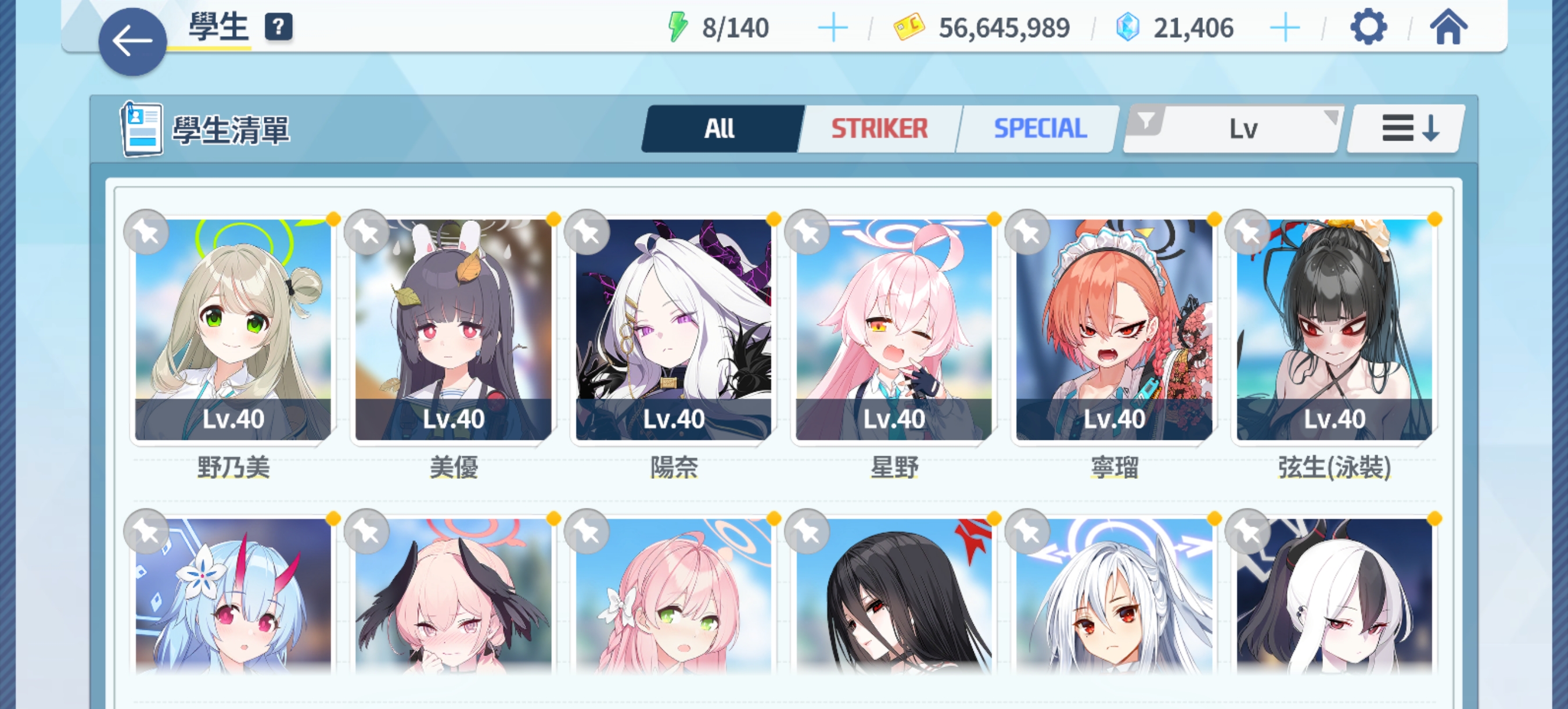Add more energy with the plus button
This screenshot has width=1568, height=709.
(832, 28)
